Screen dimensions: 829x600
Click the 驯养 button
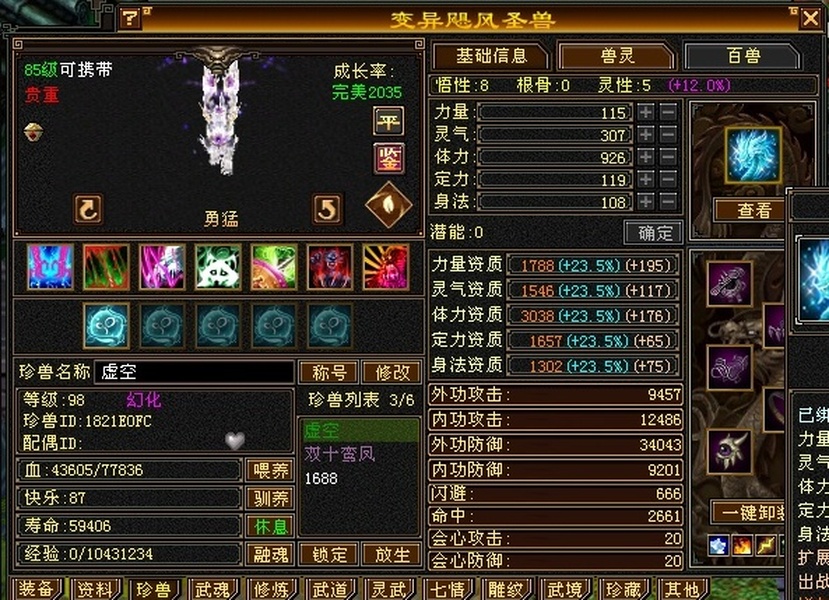point(269,498)
